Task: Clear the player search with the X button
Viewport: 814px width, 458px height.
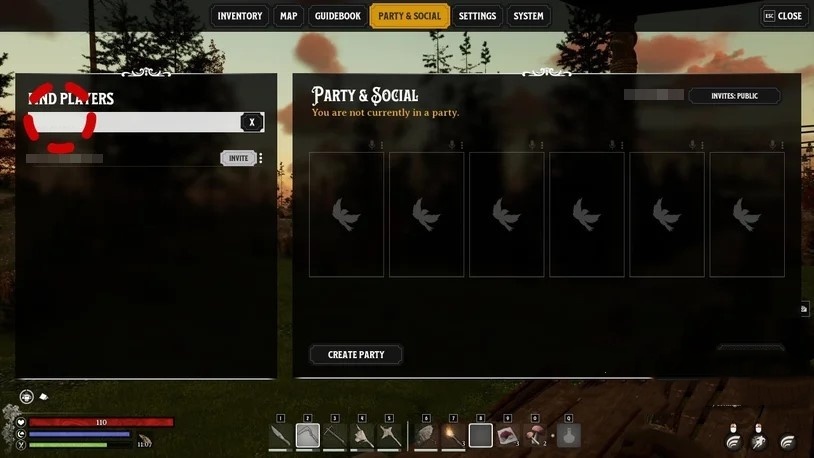Action: tap(252, 122)
